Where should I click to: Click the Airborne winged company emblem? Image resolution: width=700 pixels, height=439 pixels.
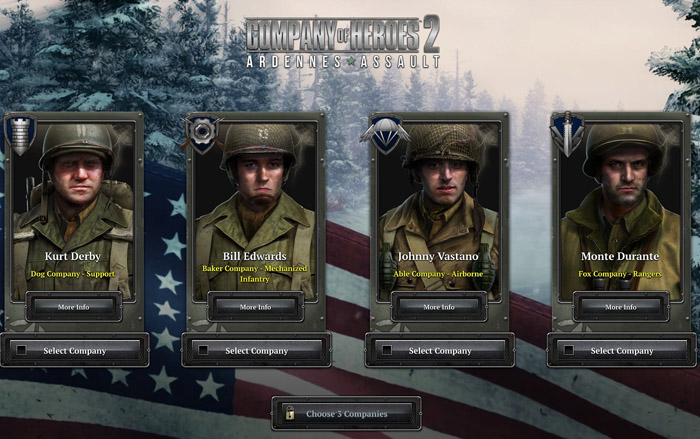point(385,131)
